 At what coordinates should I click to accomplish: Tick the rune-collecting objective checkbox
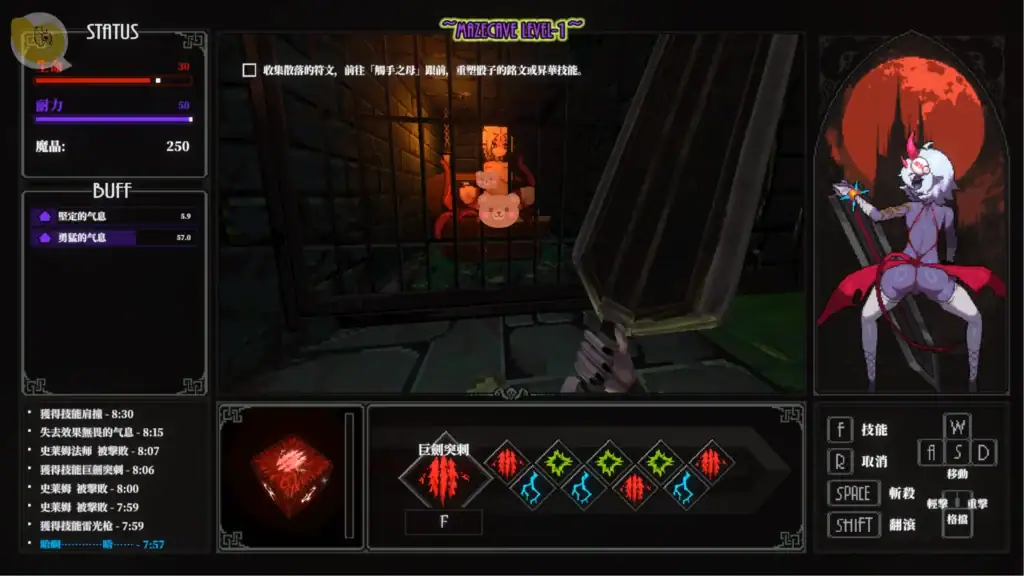tap(250, 71)
